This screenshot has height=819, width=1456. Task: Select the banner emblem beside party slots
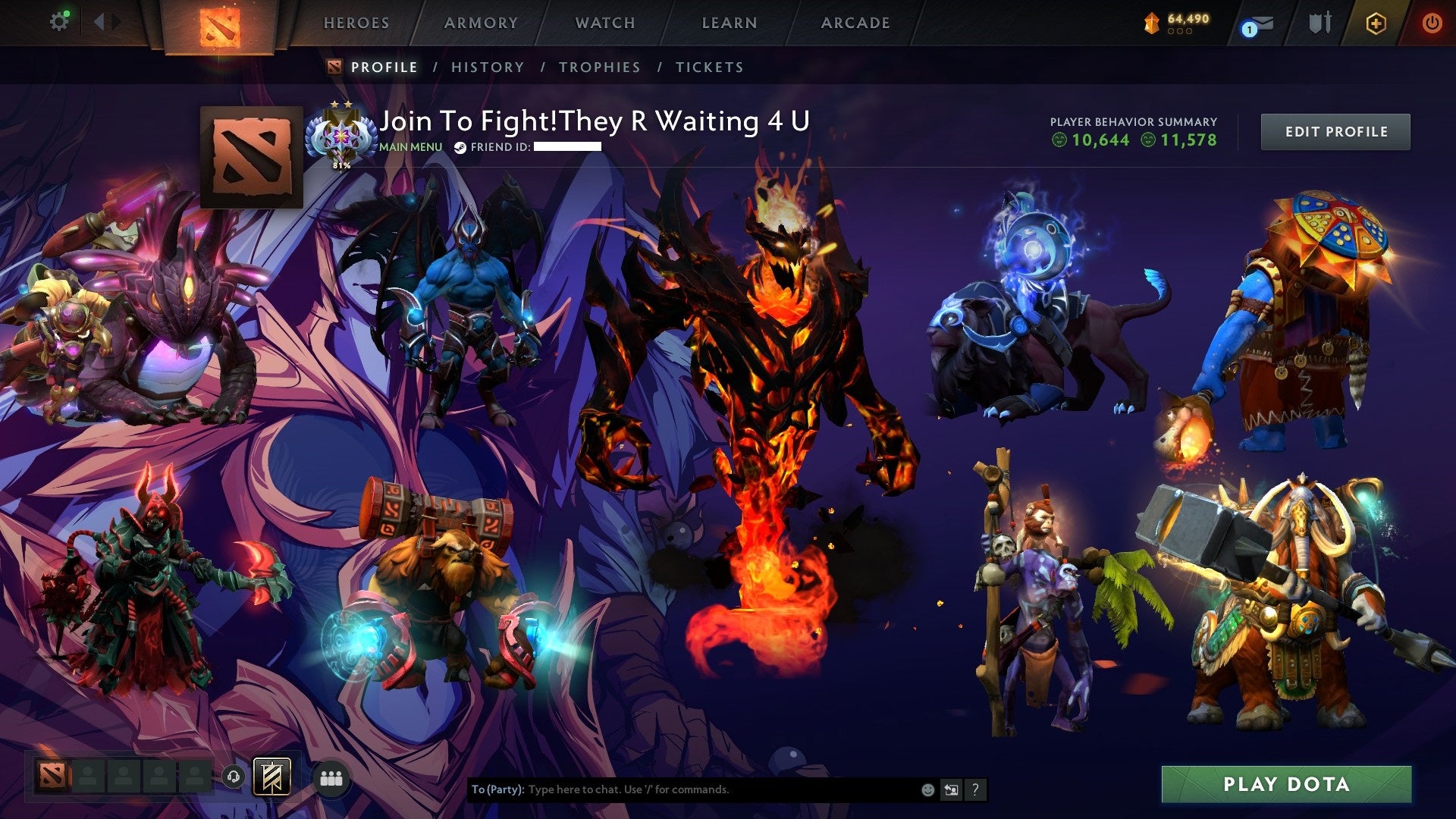click(273, 777)
